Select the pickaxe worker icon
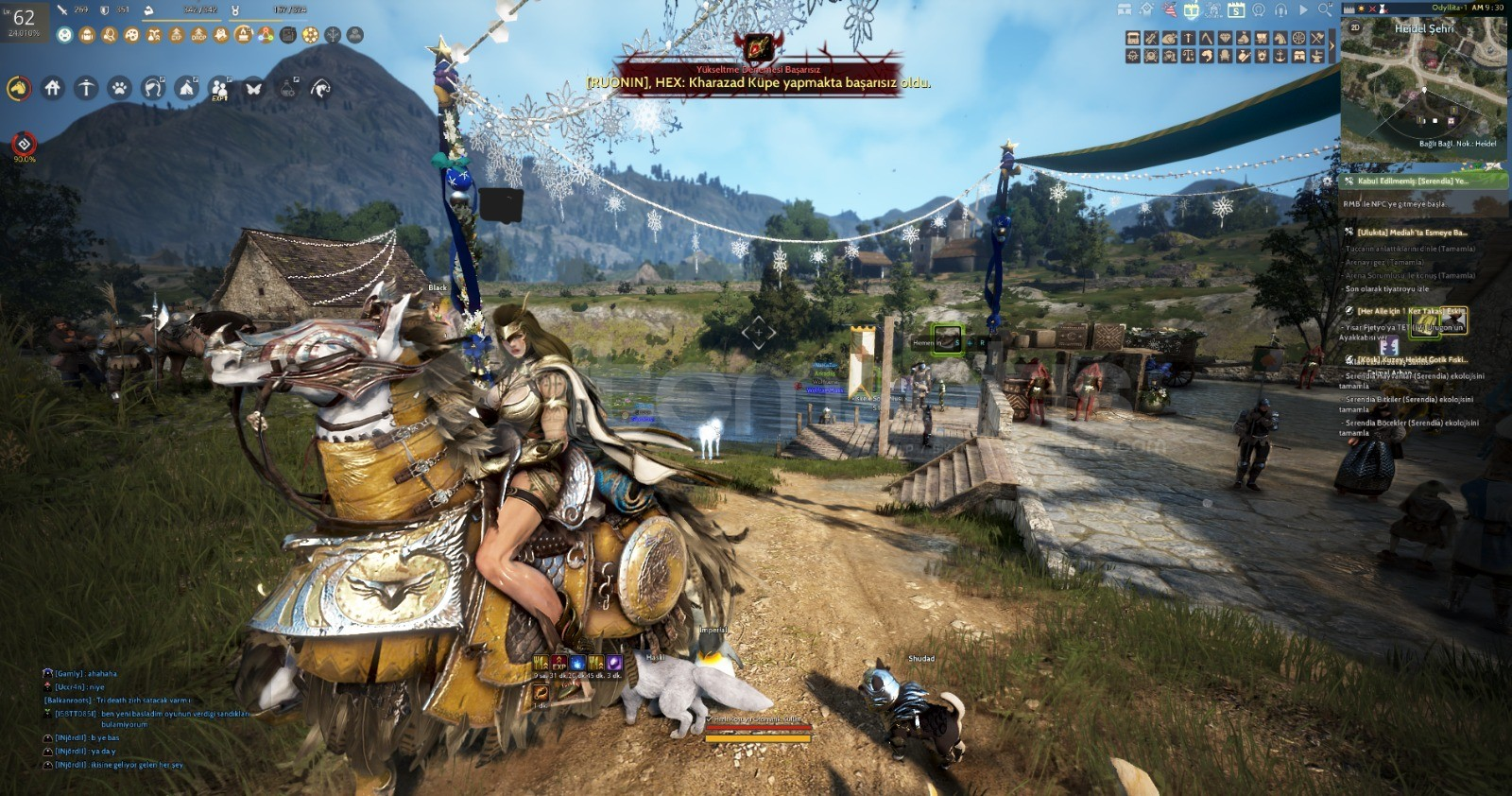Viewport: 1512px width, 796px height. (87, 88)
